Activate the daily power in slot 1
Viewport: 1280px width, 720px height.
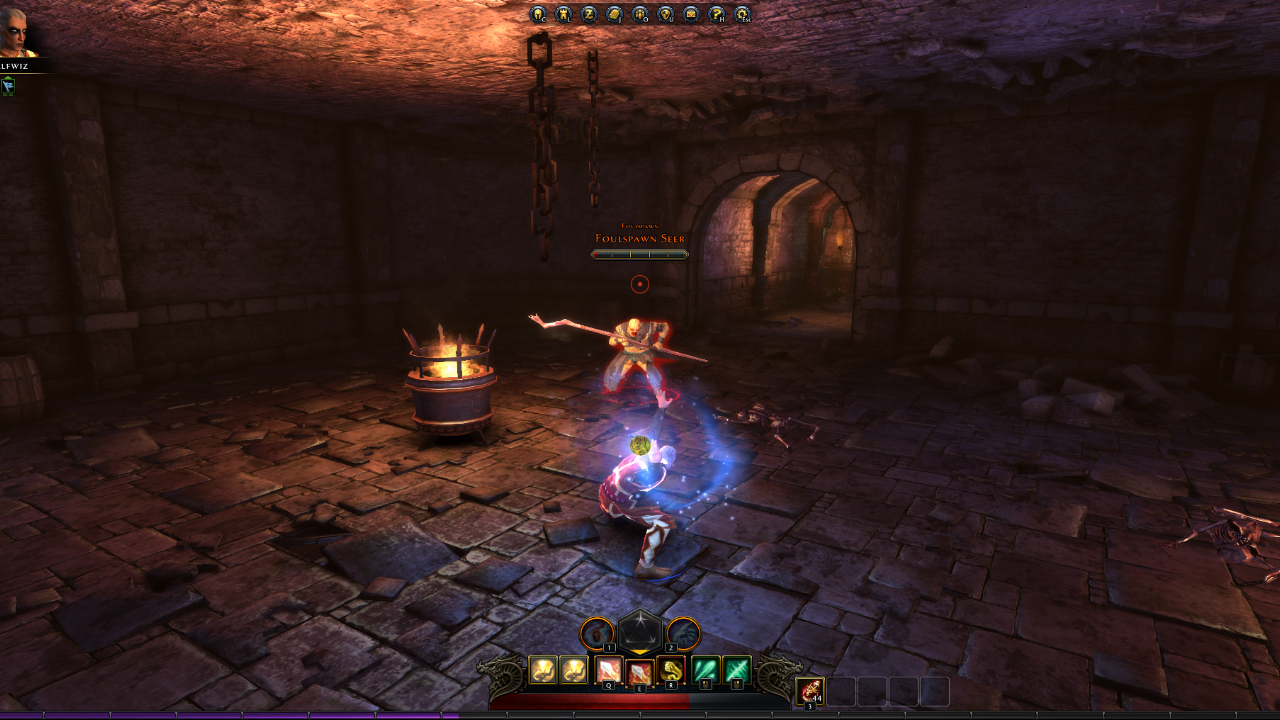pyautogui.click(x=596, y=633)
